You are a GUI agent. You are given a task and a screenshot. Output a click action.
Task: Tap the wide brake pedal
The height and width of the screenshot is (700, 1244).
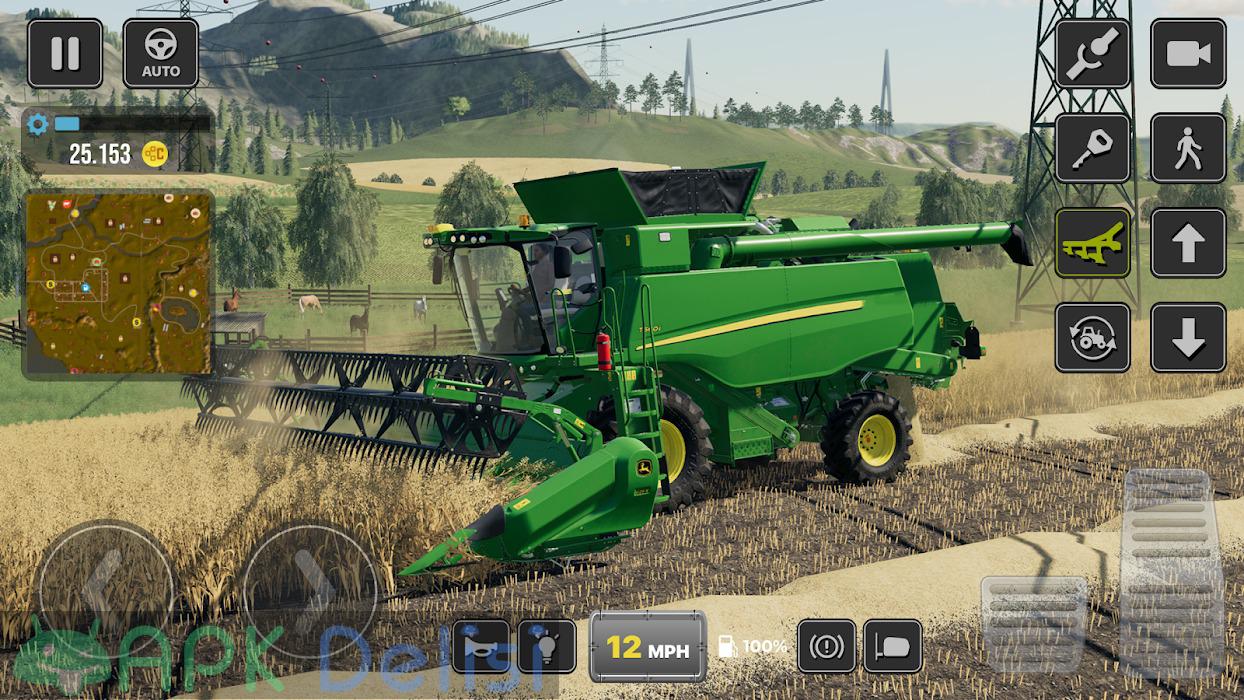coord(1033,611)
